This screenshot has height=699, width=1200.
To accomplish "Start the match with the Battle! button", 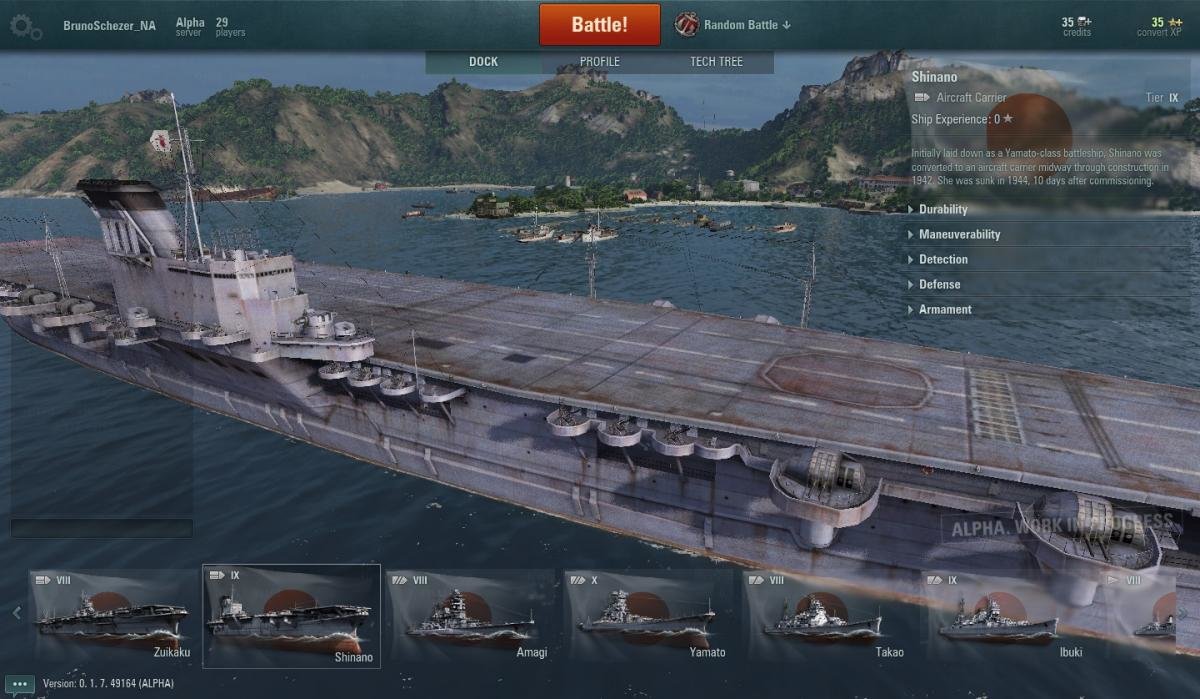I will click(599, 25).
